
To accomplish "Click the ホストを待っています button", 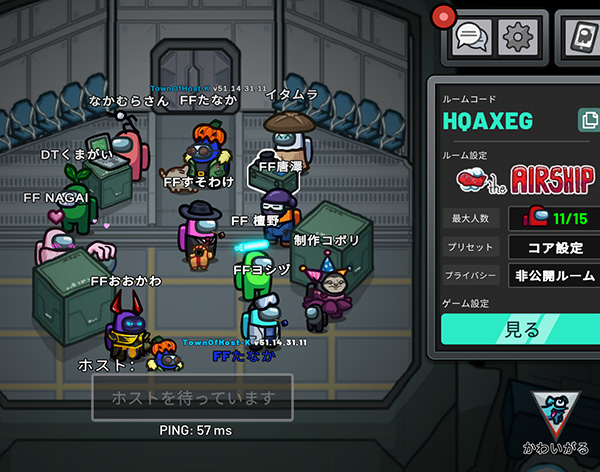I will click(x=192, y=399).
